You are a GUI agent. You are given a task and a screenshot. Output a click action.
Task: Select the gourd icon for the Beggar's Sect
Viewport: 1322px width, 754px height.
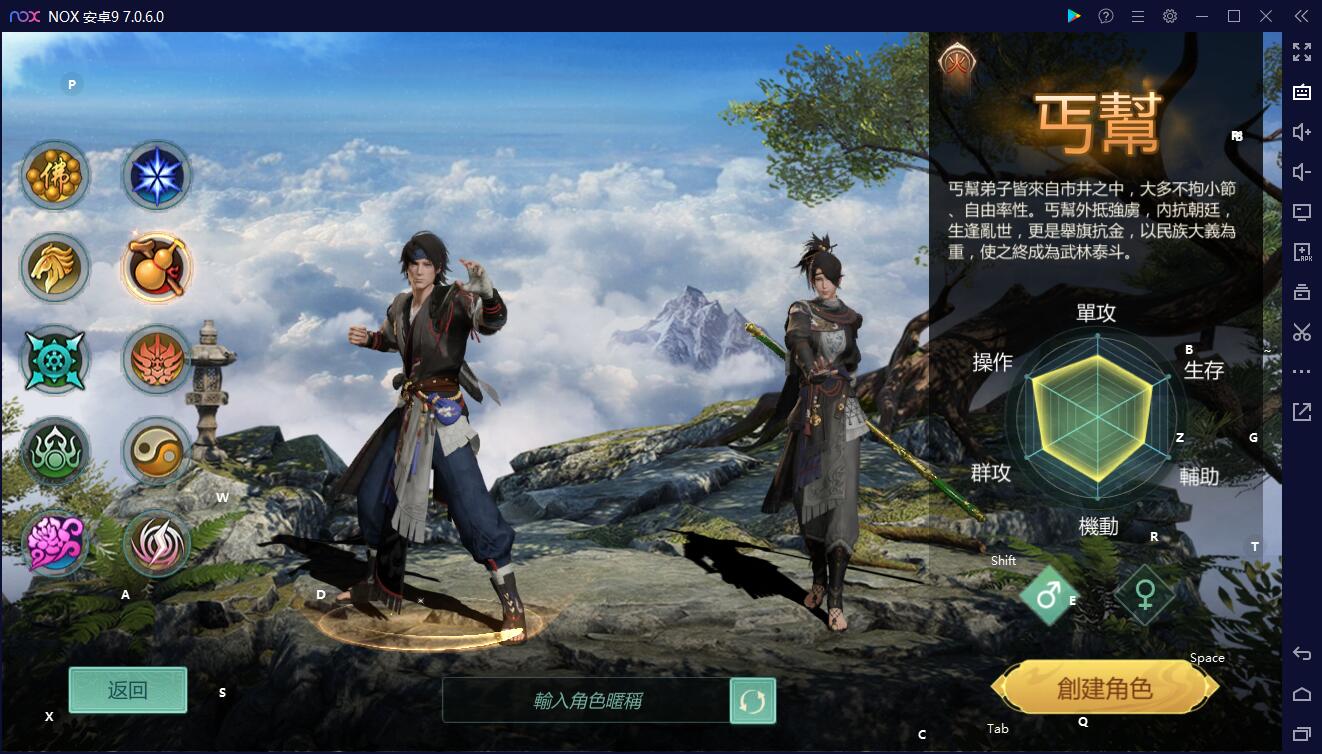[x=157, y=267]
